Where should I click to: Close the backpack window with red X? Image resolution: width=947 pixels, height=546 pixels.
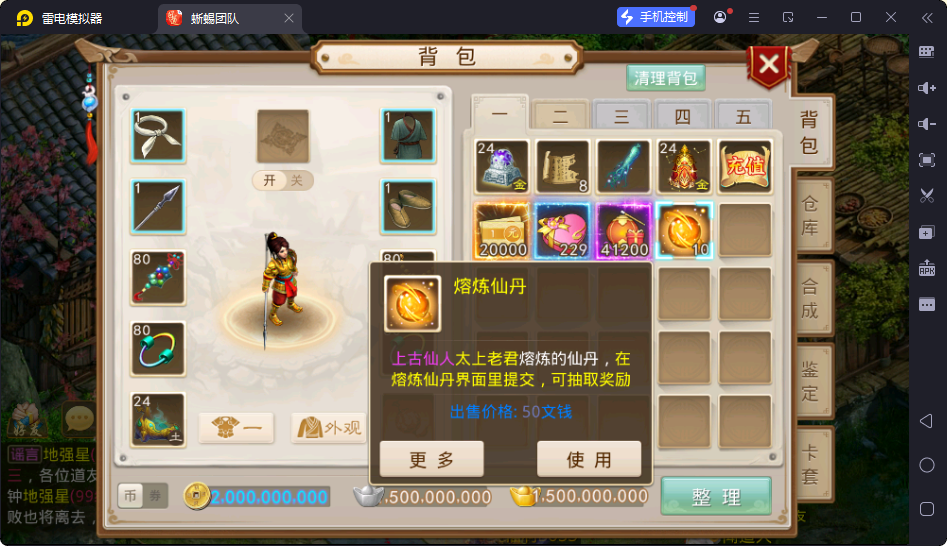[768, 66]
